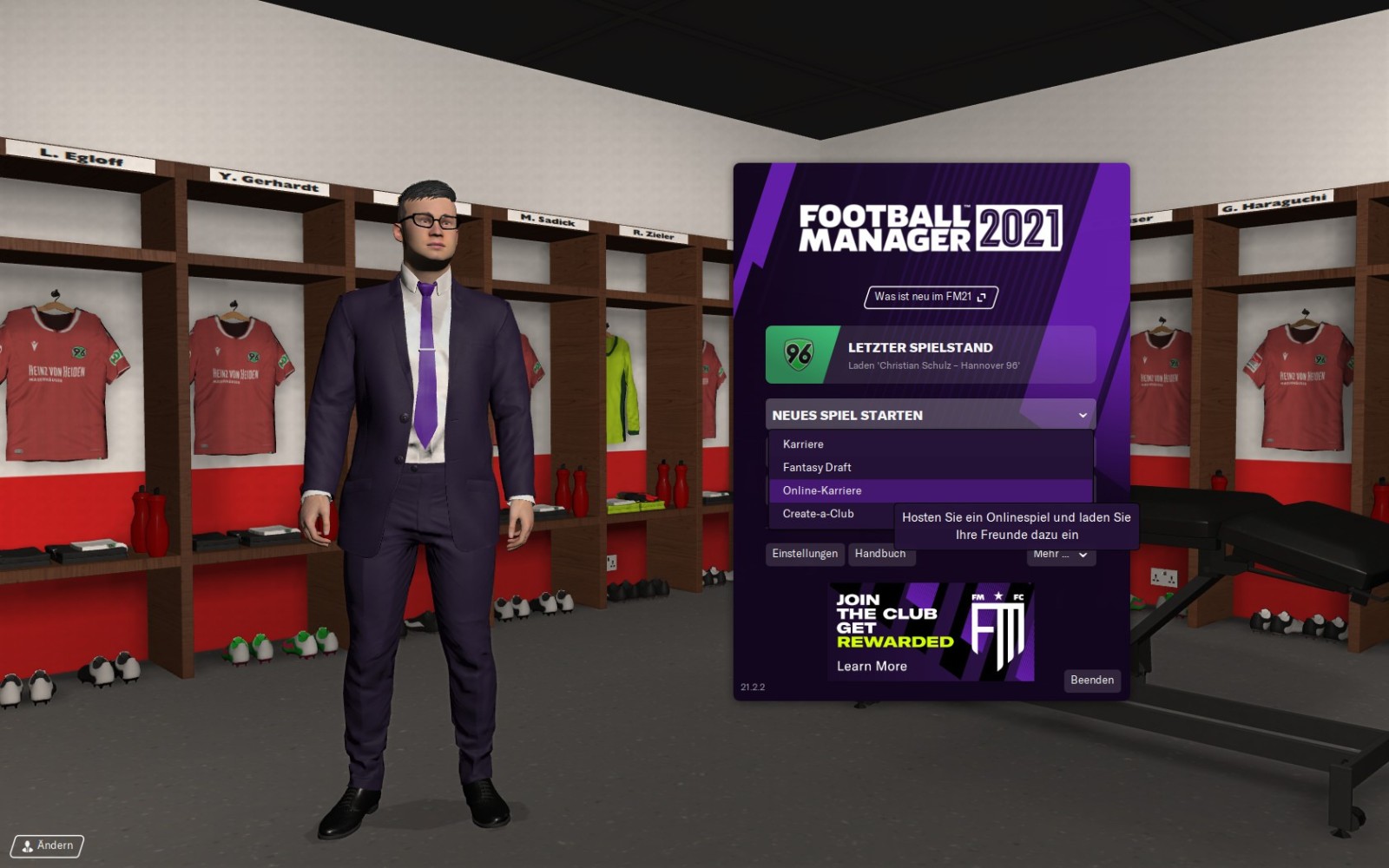The height and width of the screenshot is (868, 1389).
Task: Start an Online-Karriere game
Action: (822, 490)
